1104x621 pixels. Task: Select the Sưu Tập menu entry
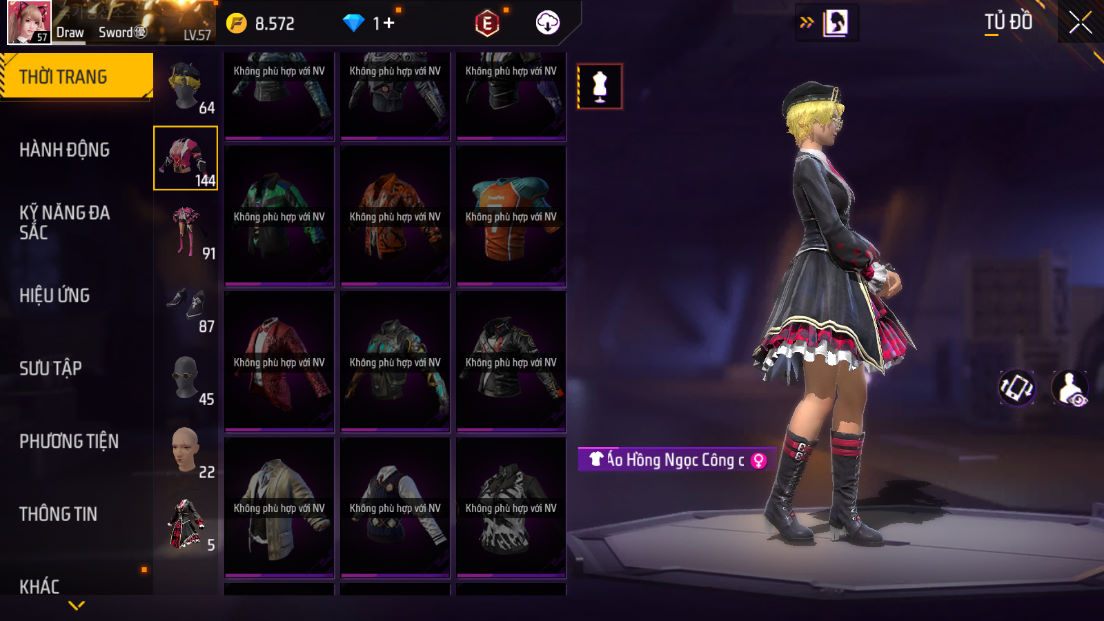[x=51, y=368]
